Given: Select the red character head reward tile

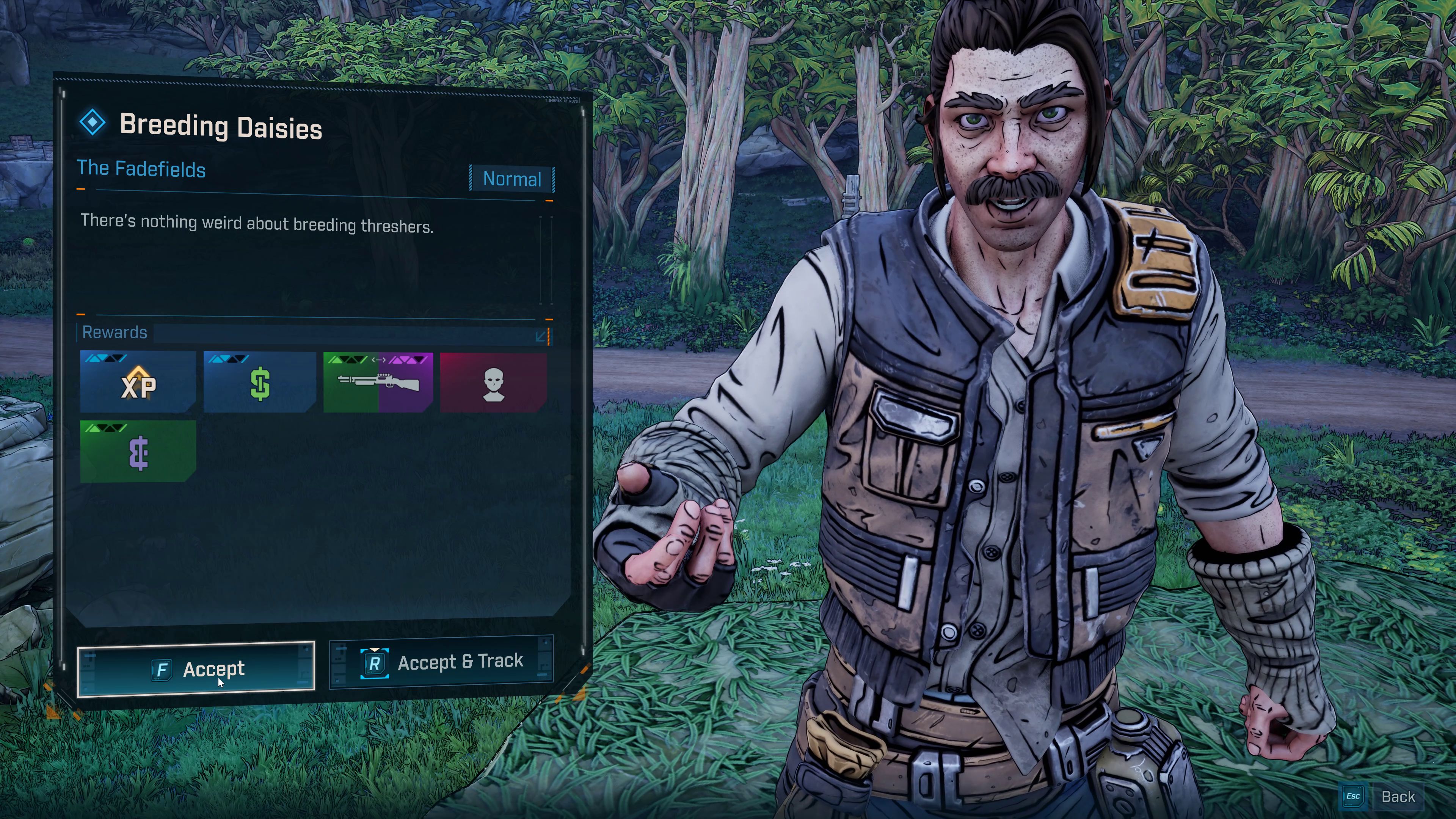Looking at the screenshot, I should tap(493, 383).
